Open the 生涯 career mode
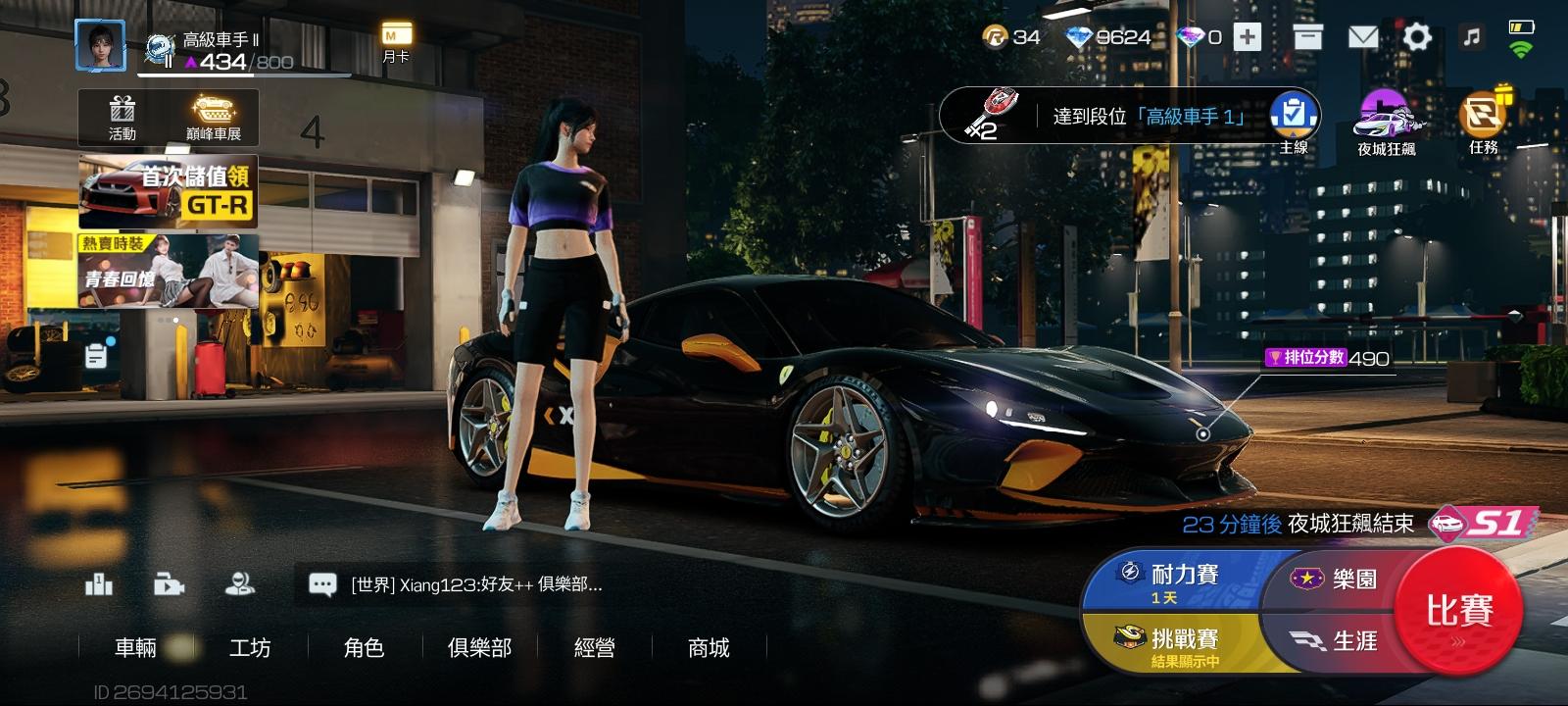The image size is (1568, 706). coord(1338,641)
